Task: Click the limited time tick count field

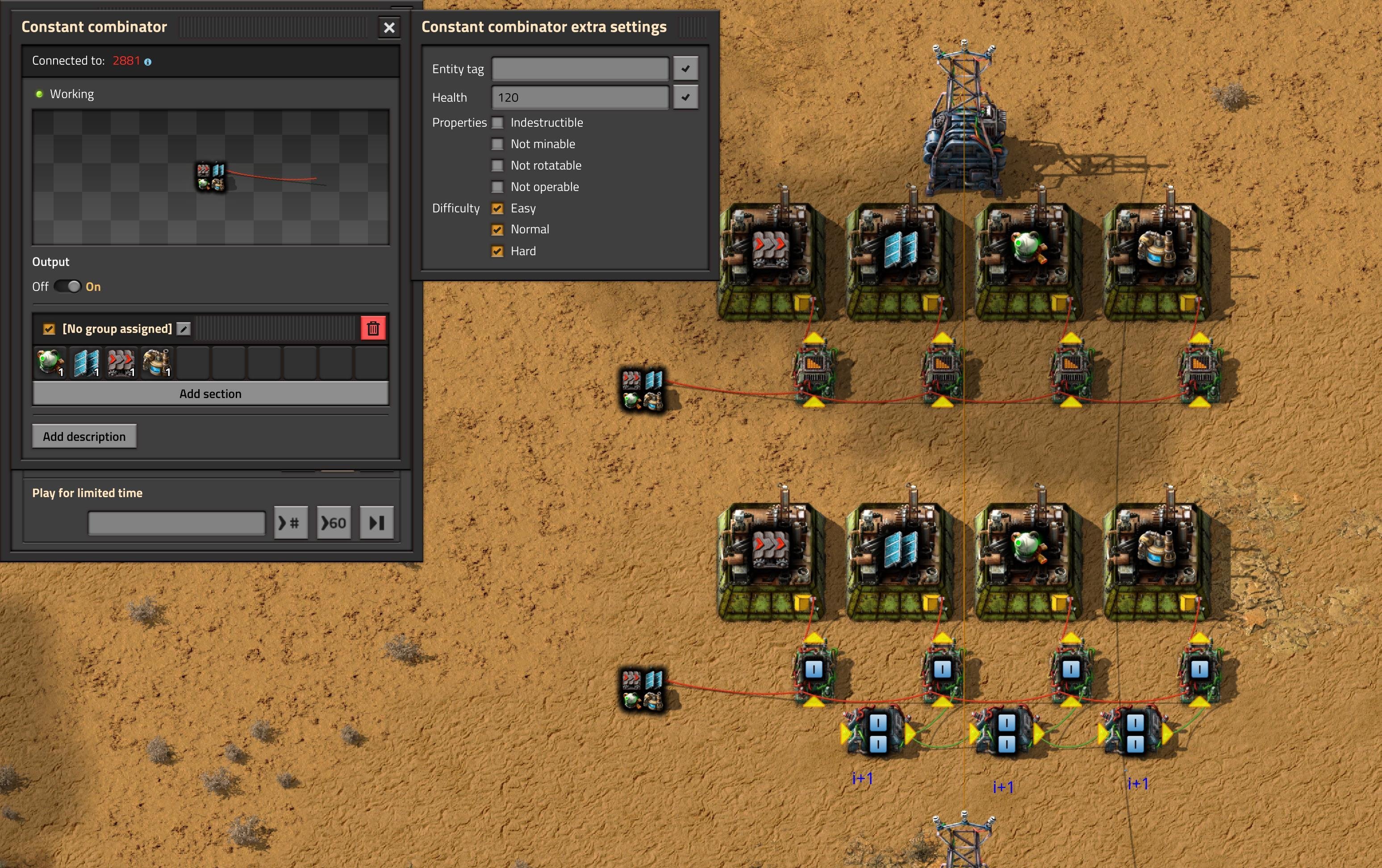Action: (176, 523)
